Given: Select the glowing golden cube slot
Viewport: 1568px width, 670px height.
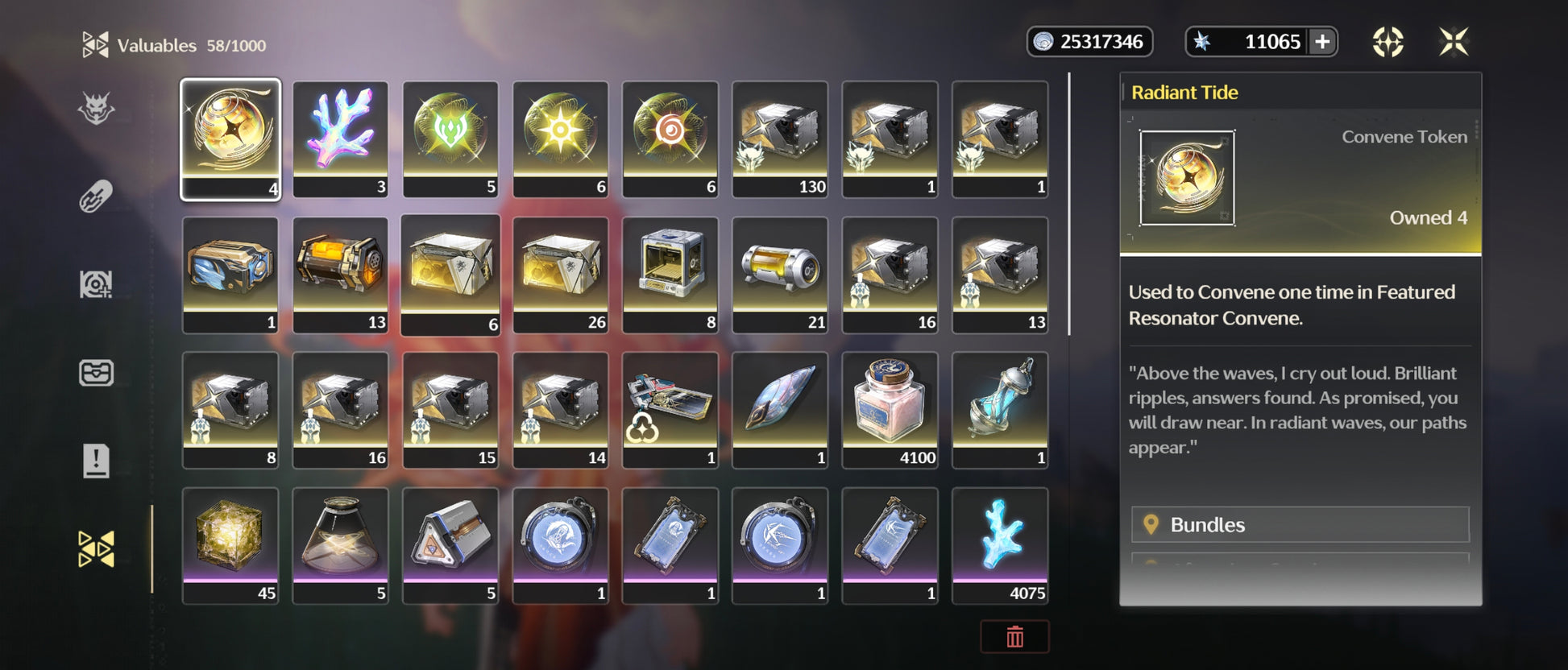Looking at the screenshot, I should pos(230,544).
